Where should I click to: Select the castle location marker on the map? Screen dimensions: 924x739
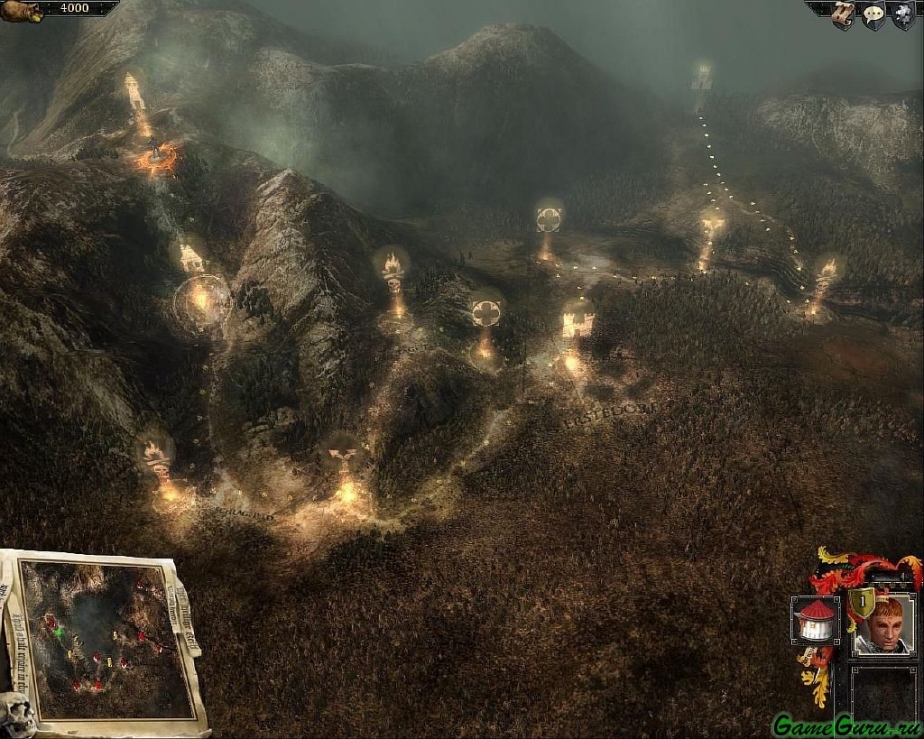(577, 324)
